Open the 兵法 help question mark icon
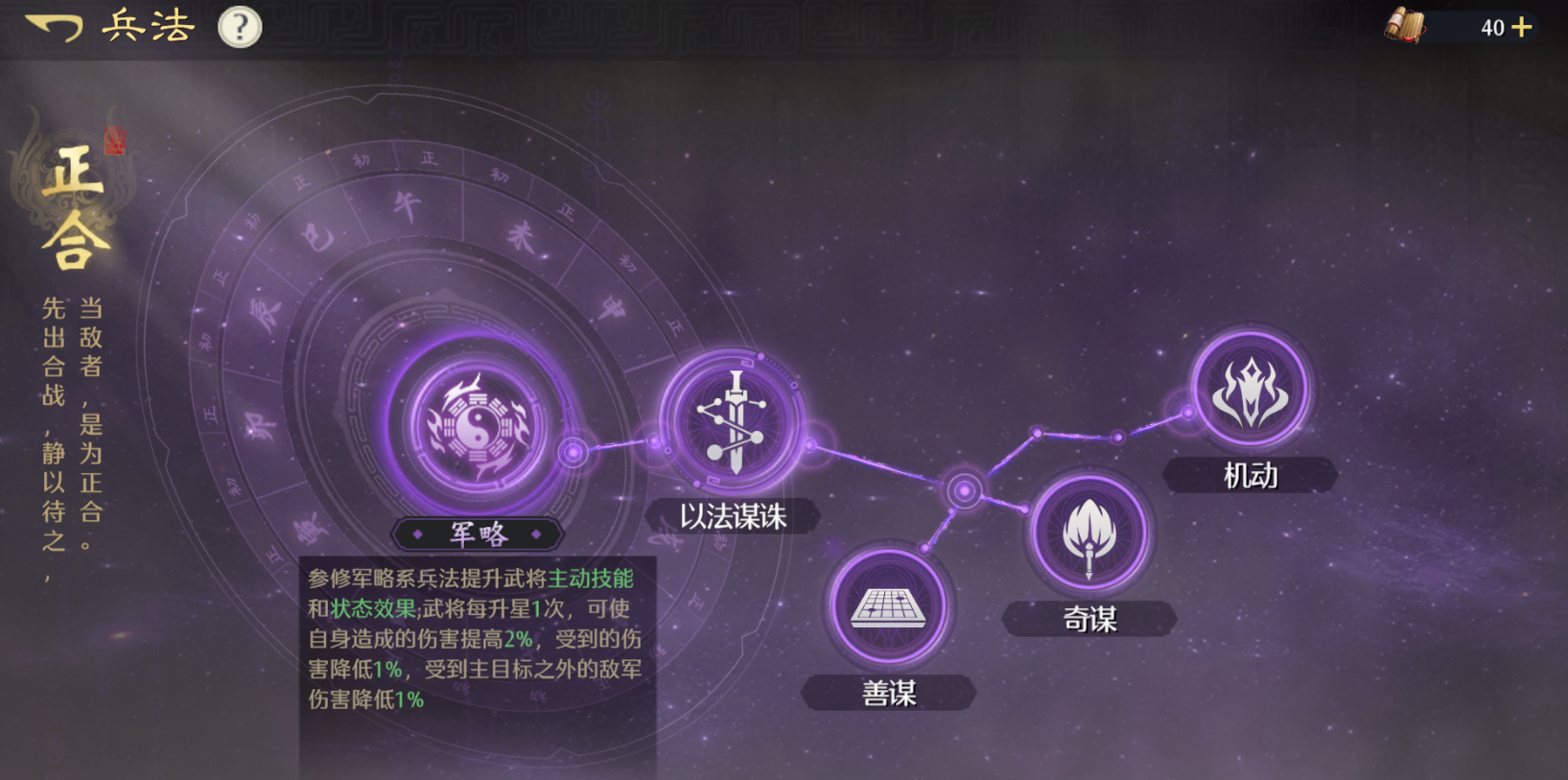1568x780 pixels. (238, 26)
